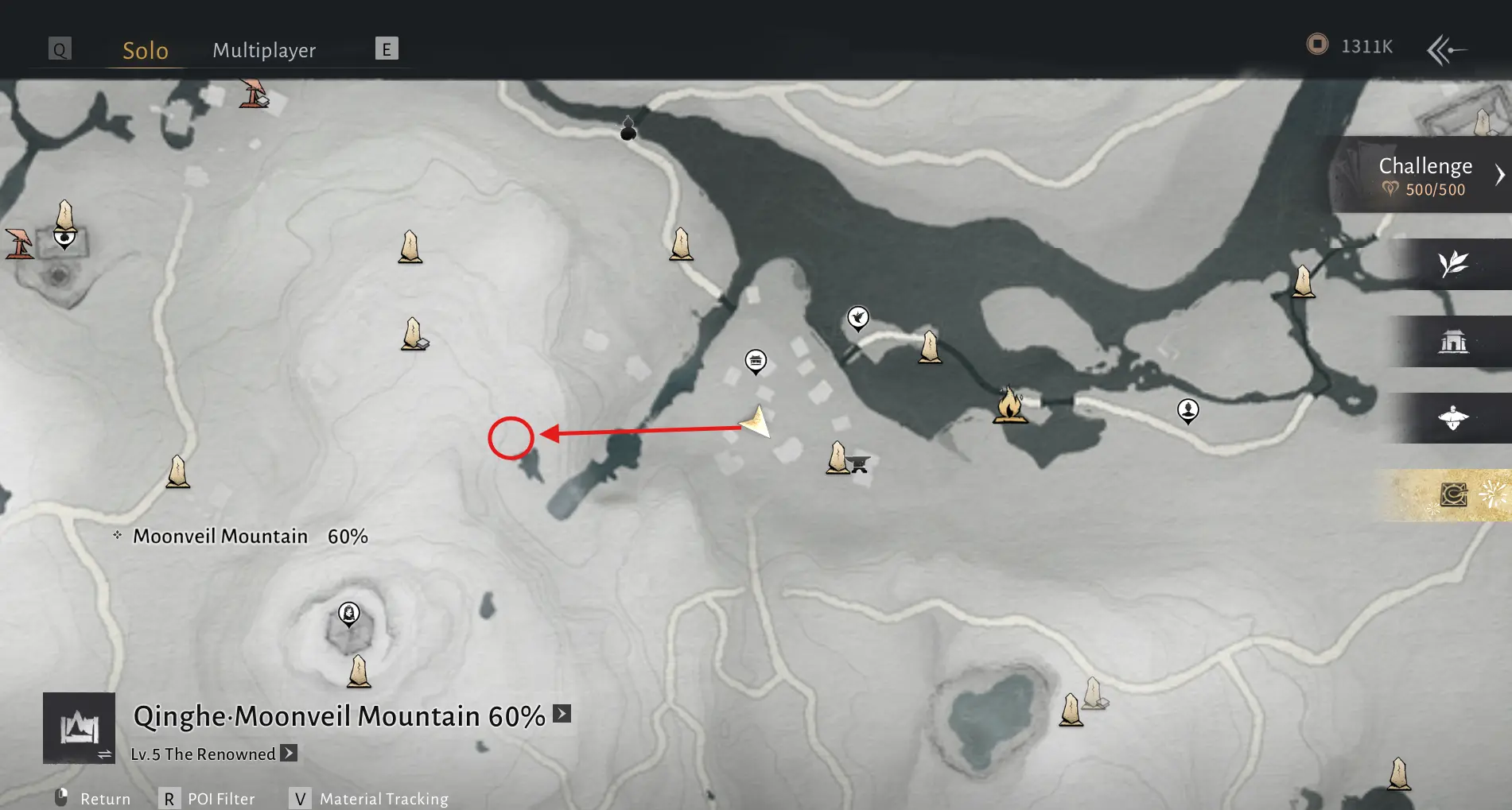Open the pavilion building side button

click(1453, 342)
